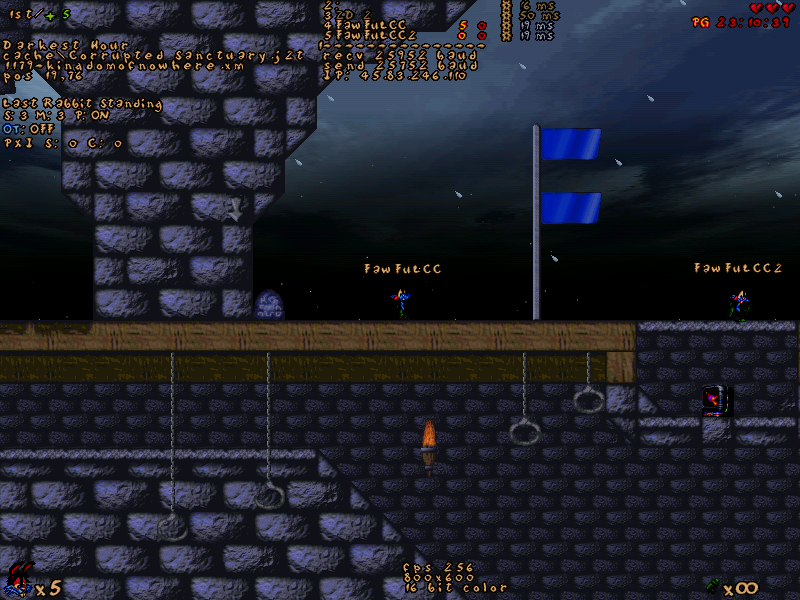Click the Jazz character lives icon
This screenshot has height=600, width=800.
[x=18, y=580]
